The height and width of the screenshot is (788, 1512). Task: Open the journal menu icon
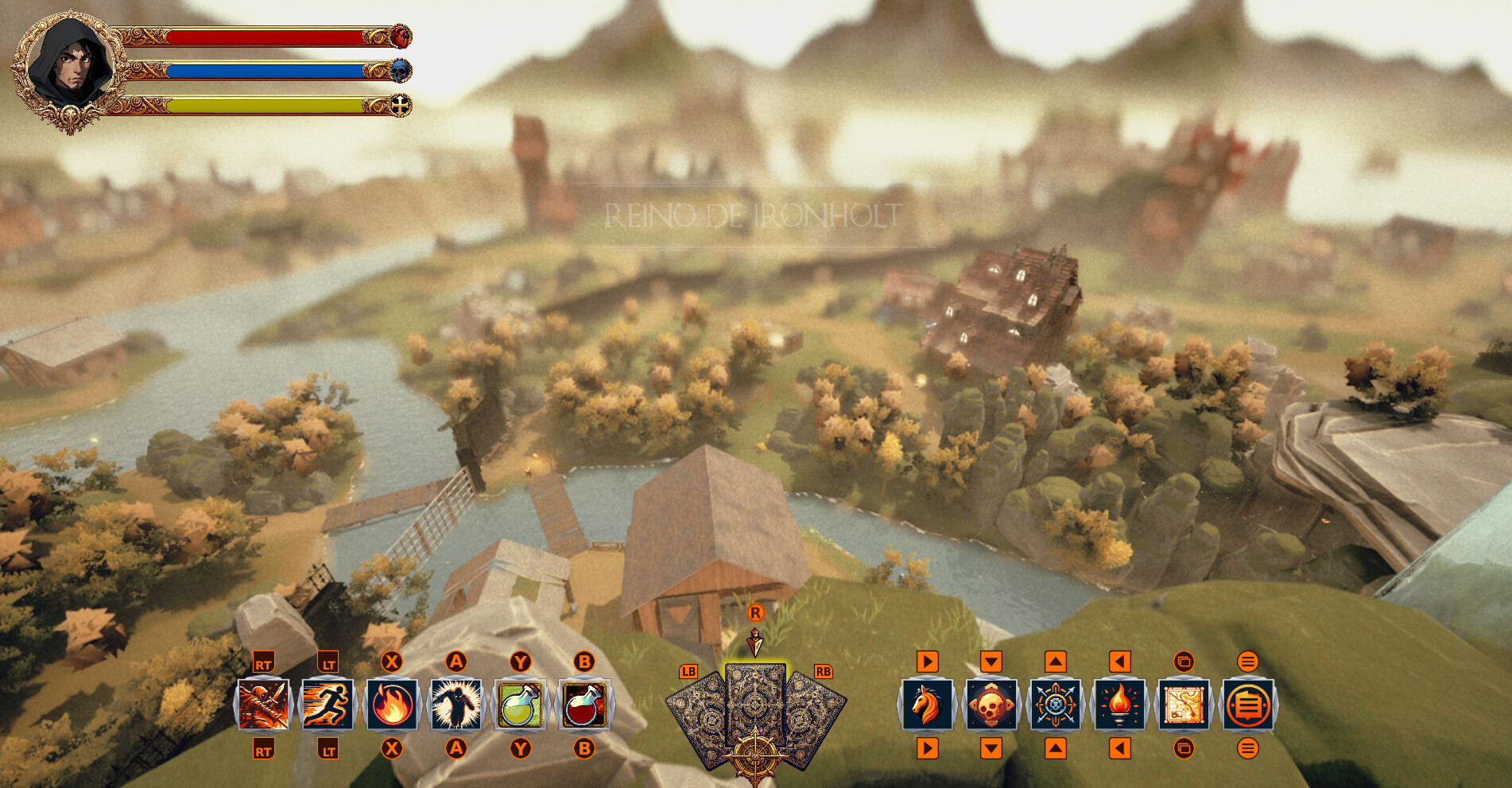(x=1248, y=705)
